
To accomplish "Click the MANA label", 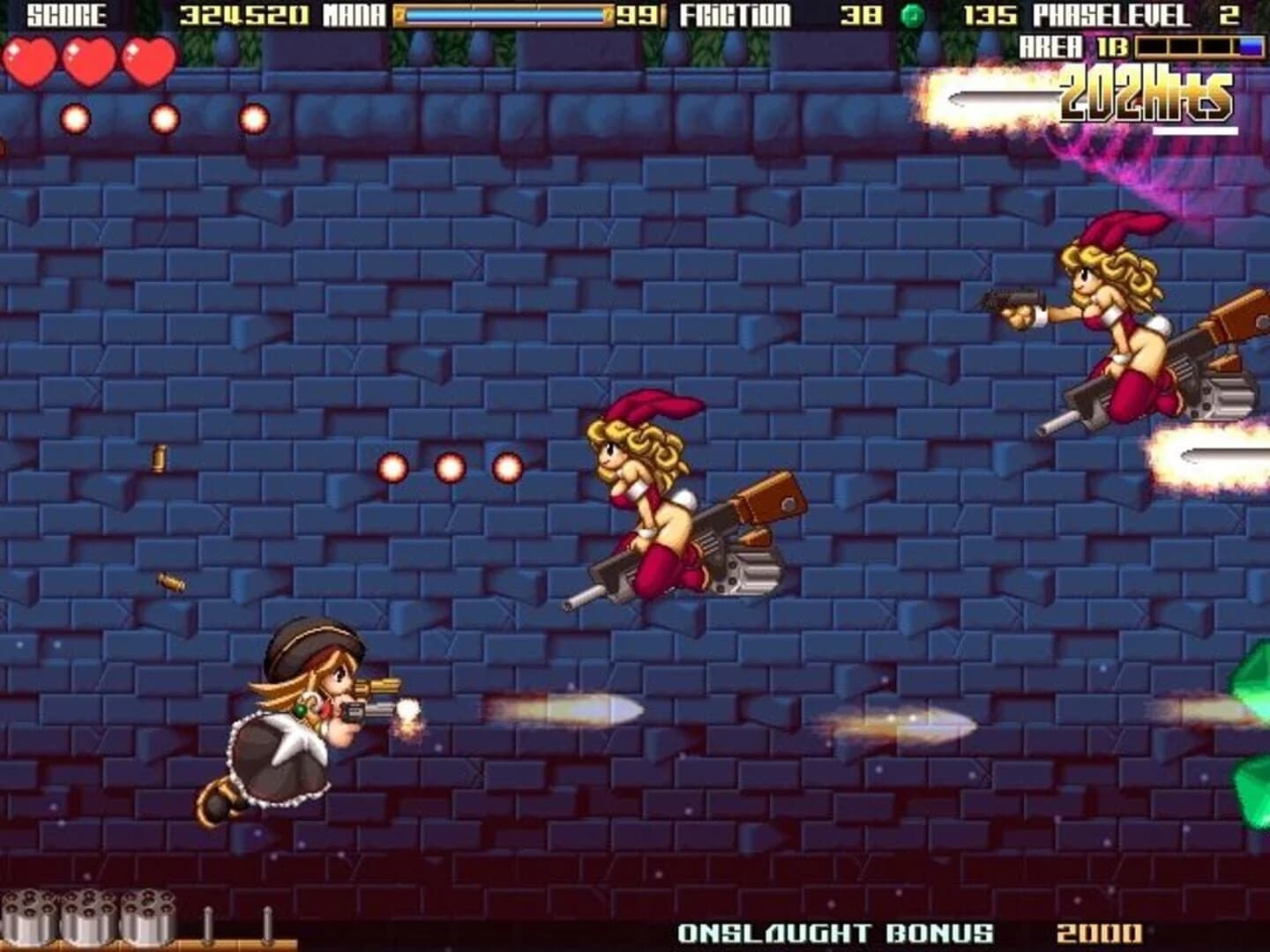I will click(x=350, y=14).
